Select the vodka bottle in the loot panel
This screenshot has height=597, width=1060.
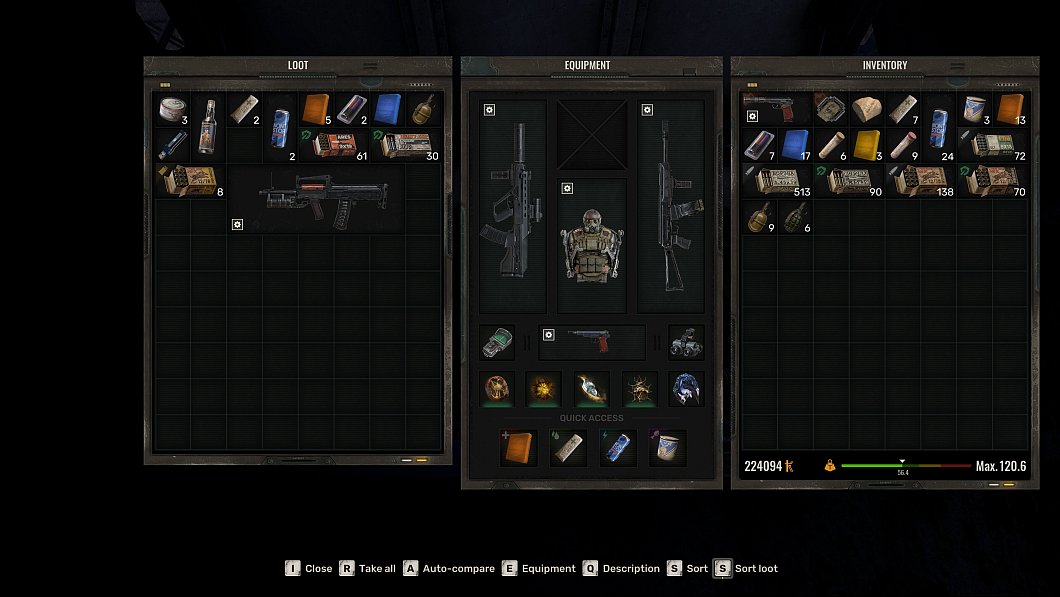[207, 127]
